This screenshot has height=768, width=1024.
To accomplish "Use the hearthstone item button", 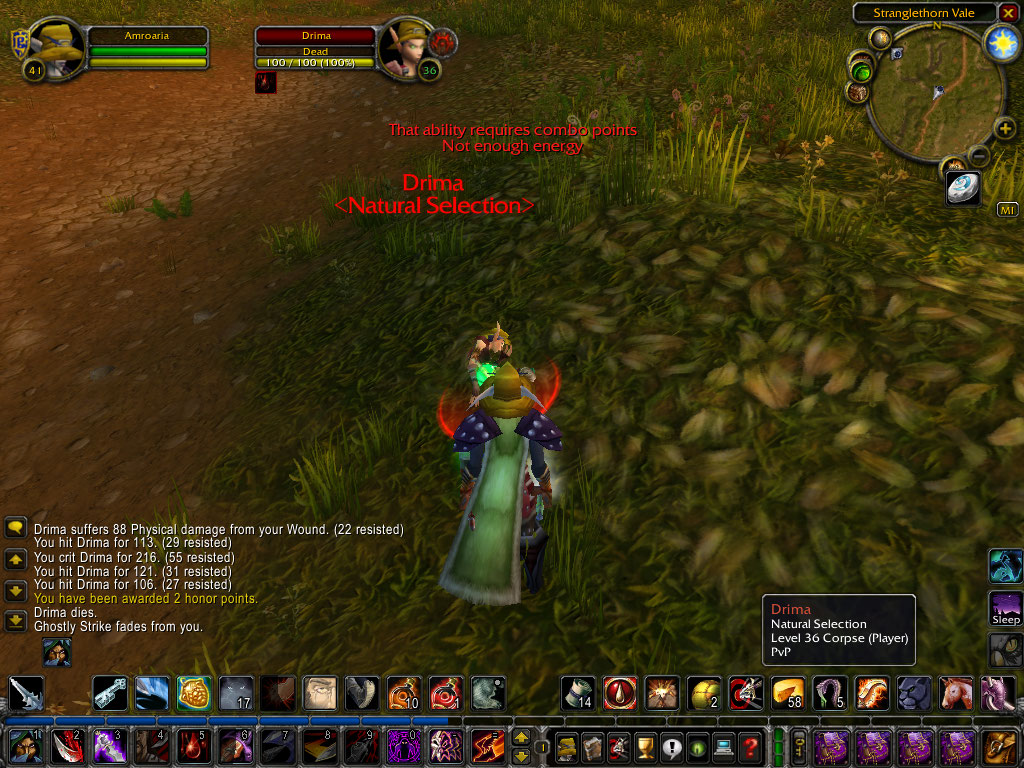I will coord(962,187).
